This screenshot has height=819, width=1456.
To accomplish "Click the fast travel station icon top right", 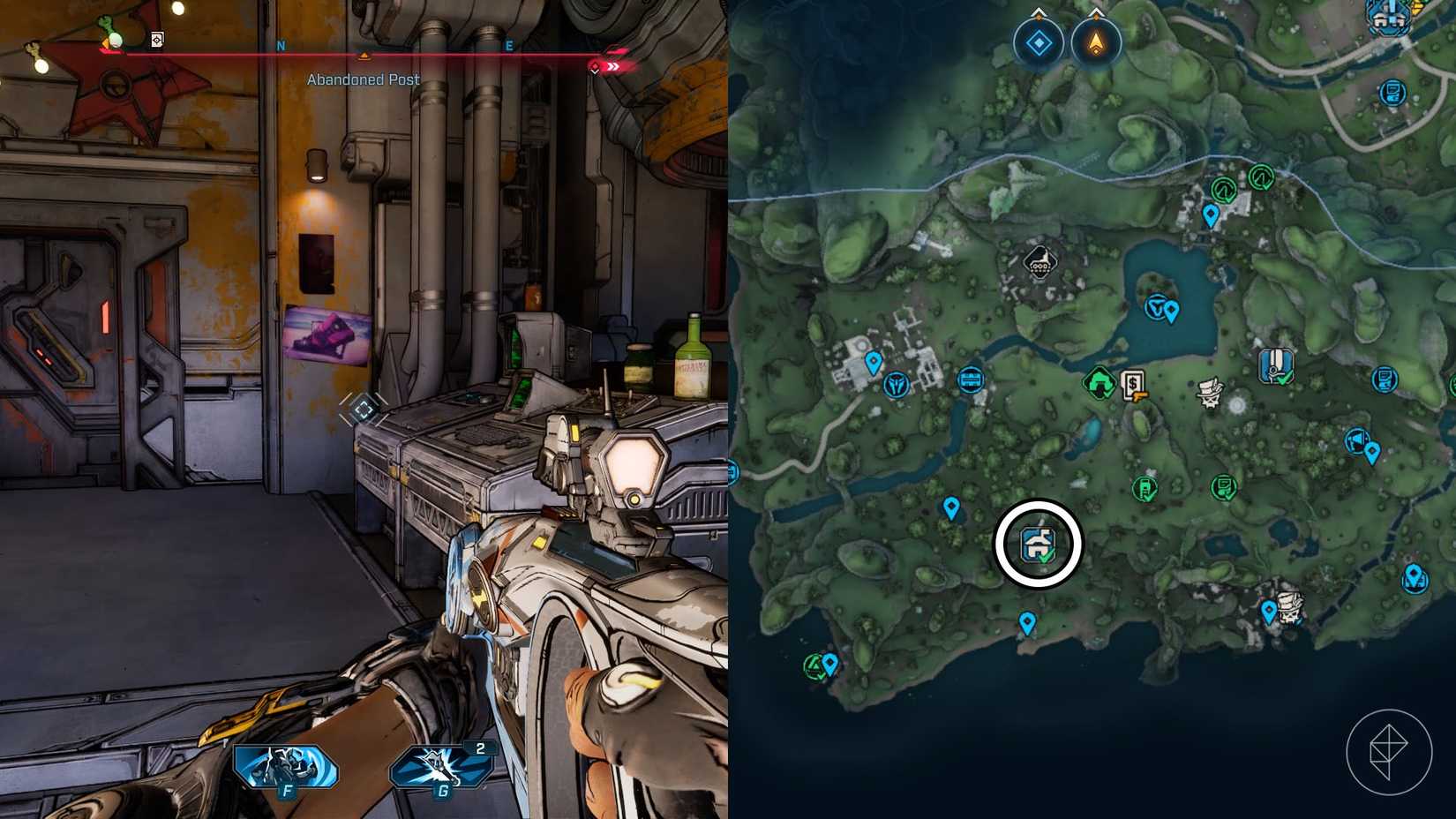I will (1388, 16).
